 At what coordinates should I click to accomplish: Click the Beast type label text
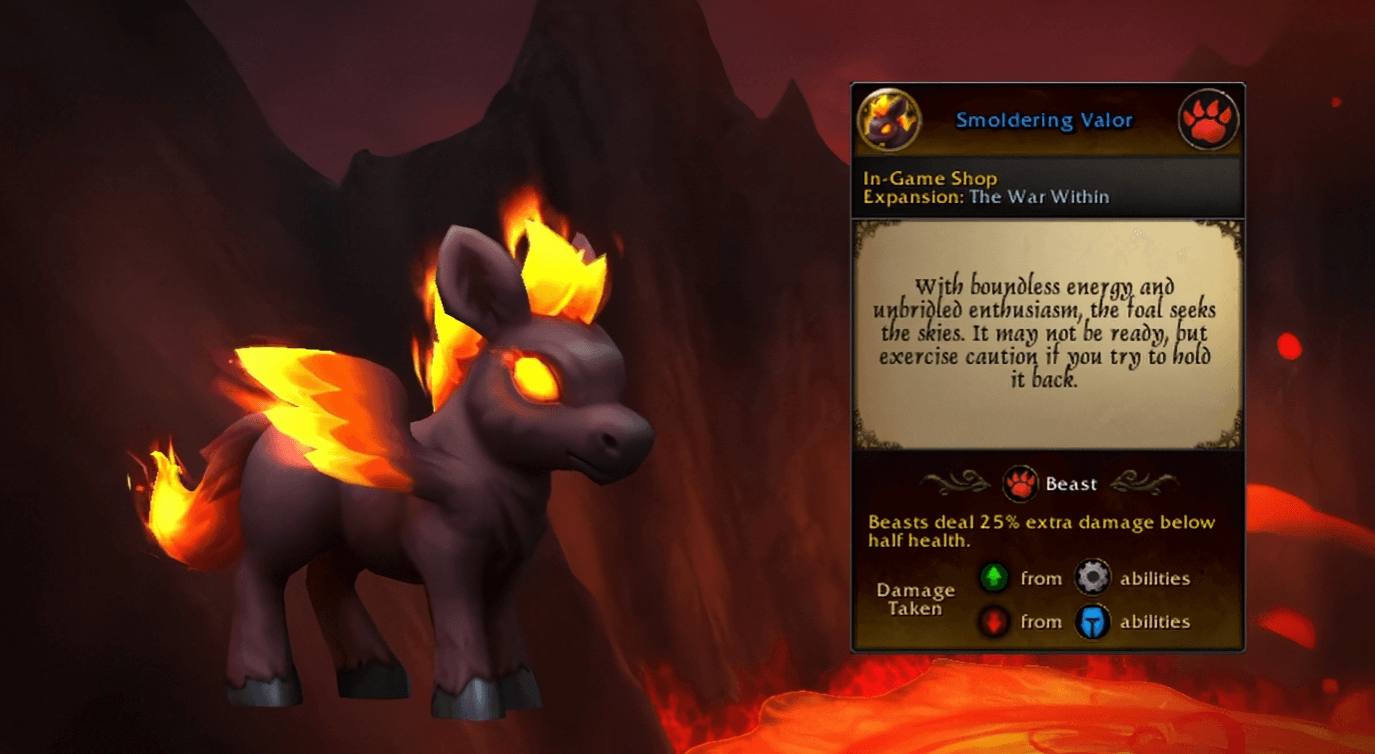click(x=1073, y=483)
